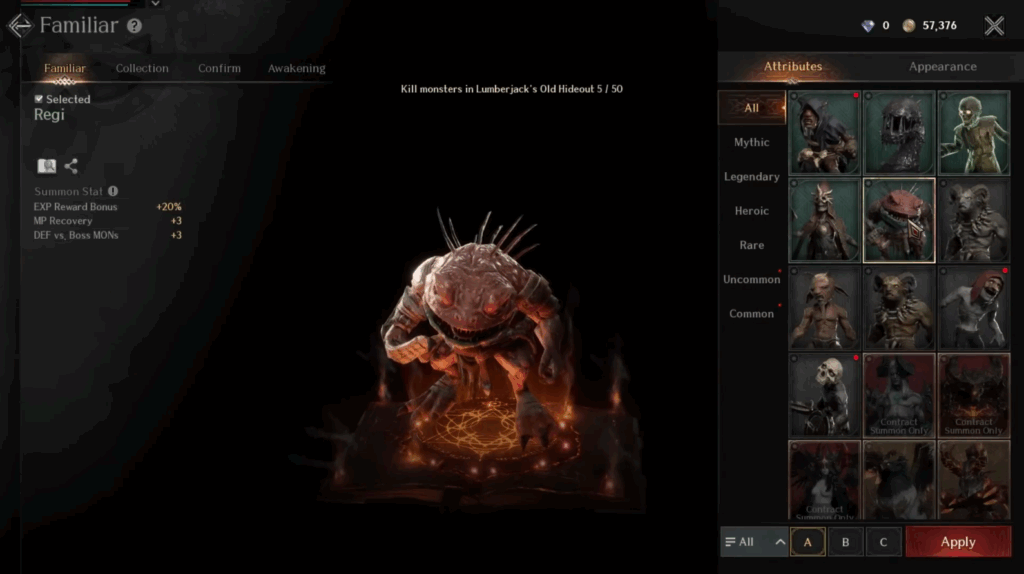Open the familiar book icon
Viewport: 1024px width, 574px height.
point(46,166)
